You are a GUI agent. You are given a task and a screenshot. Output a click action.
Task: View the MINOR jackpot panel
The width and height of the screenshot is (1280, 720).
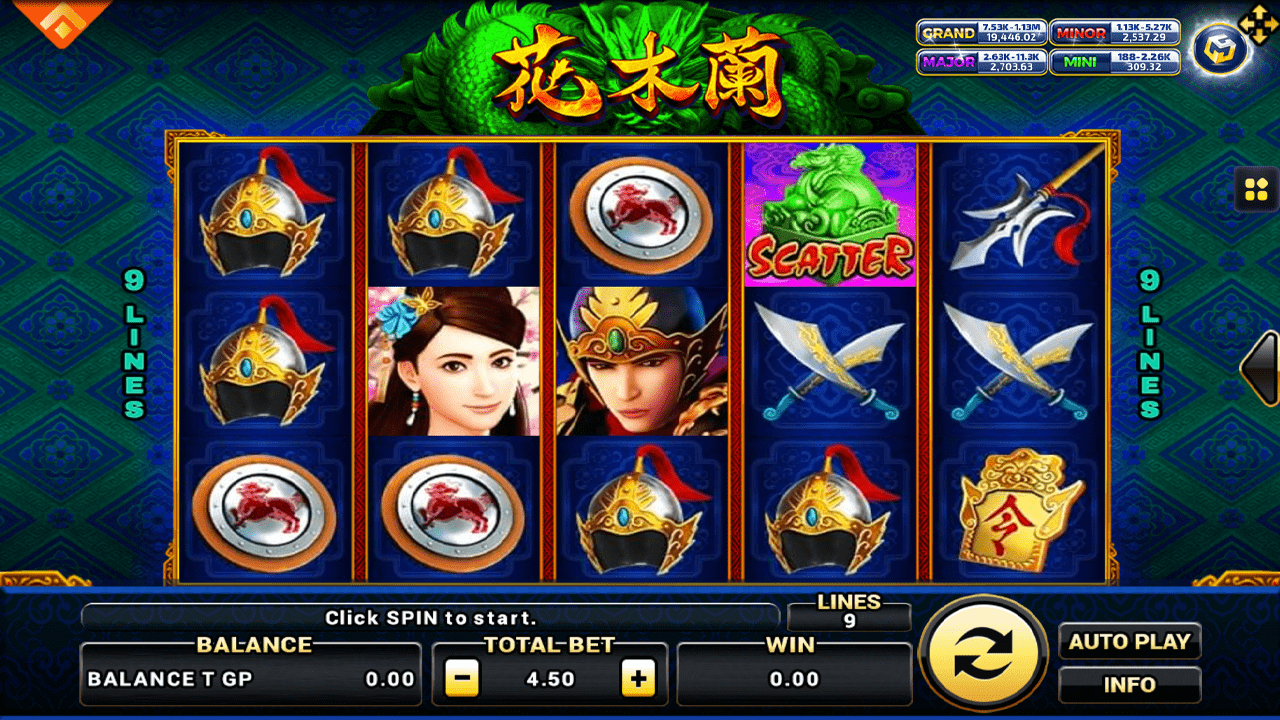click(1114, 33)
